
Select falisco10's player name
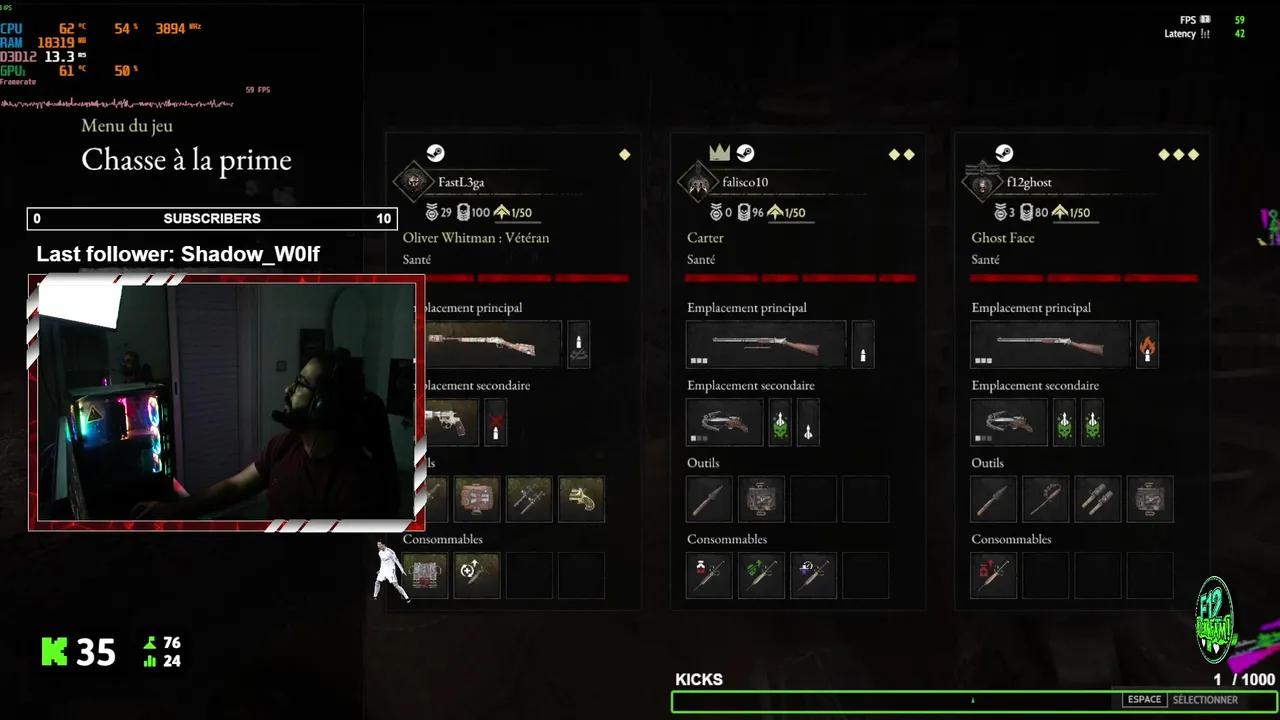point(744,183)
